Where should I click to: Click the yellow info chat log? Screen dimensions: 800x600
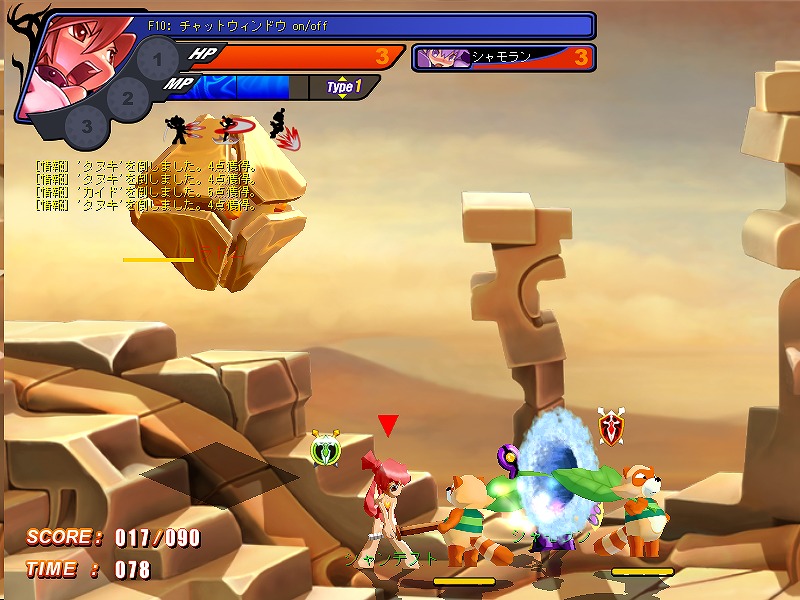coord(144,185)
